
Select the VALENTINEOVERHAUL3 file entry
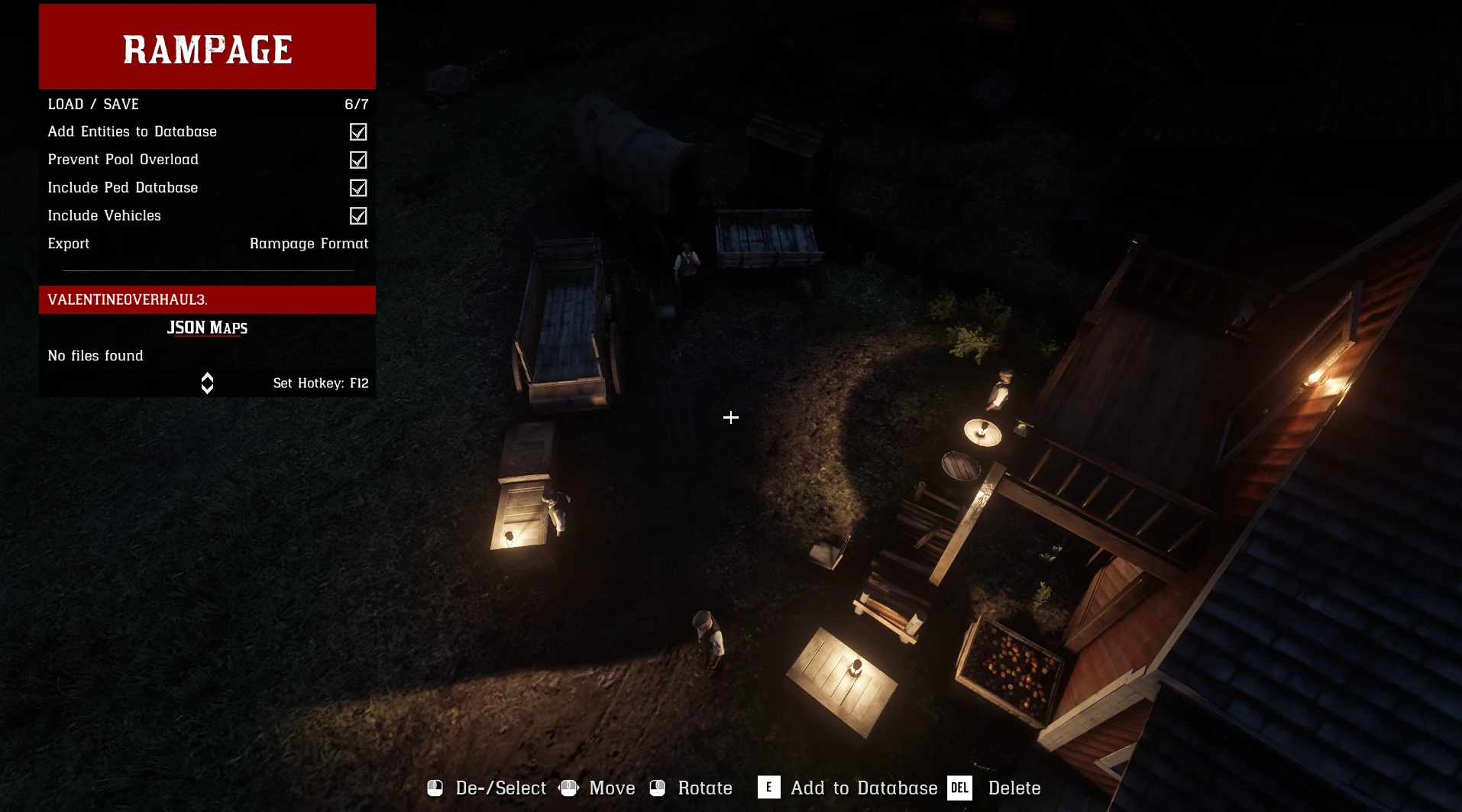coord(206,299)
